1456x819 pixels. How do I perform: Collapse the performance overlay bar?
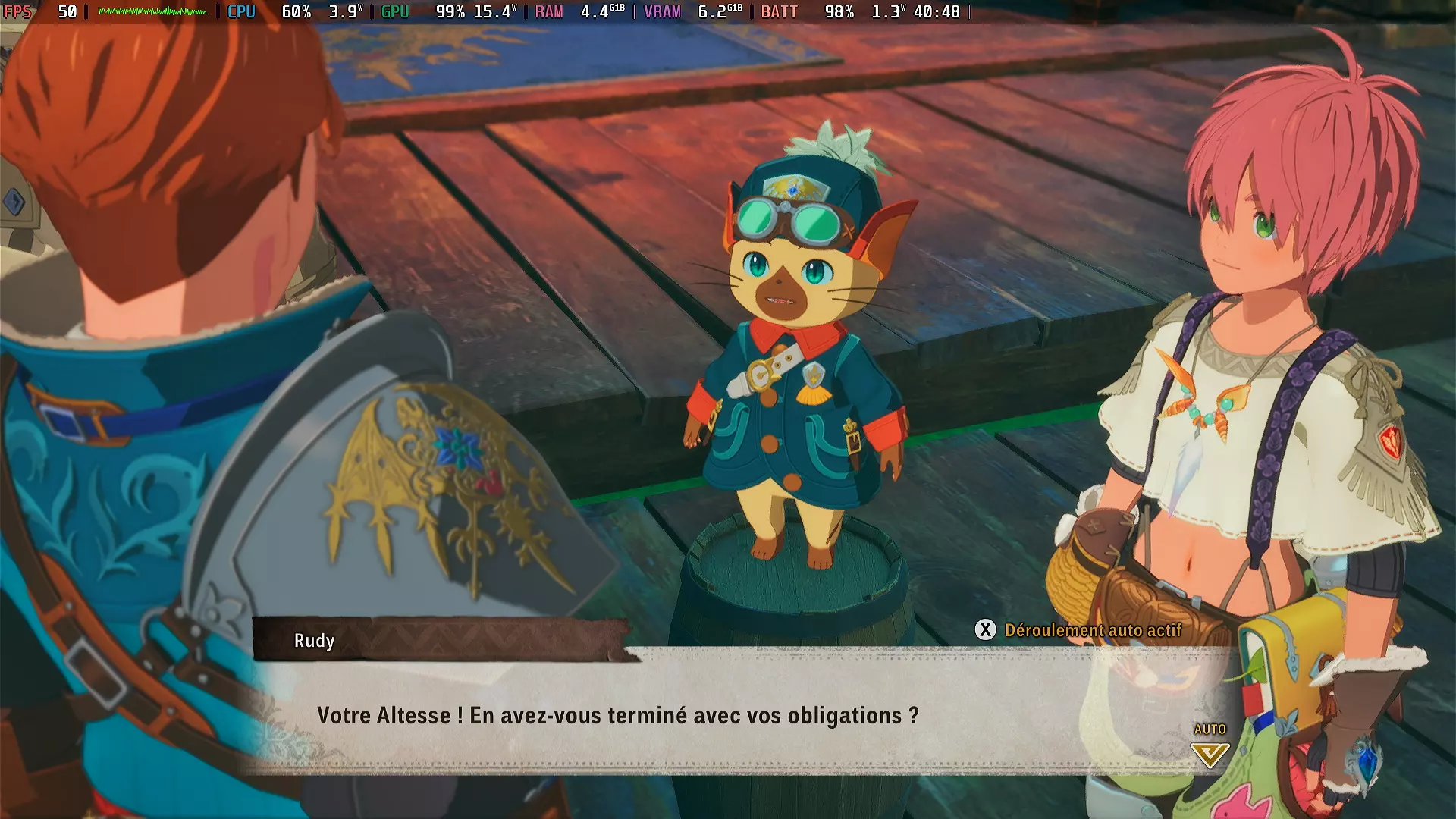[485, 12]
